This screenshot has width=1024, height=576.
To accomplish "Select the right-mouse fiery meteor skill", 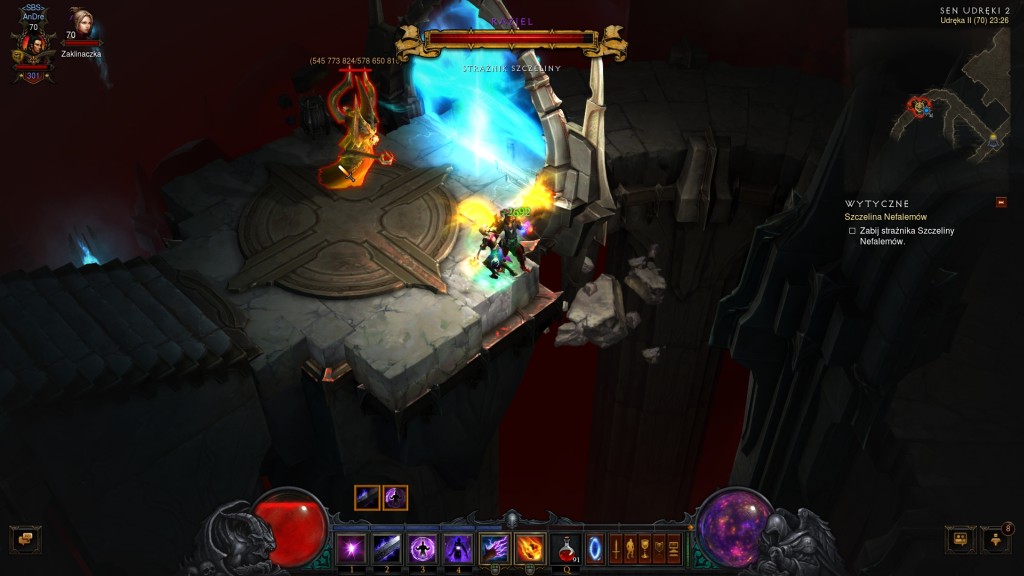I will (x=530, y=548).
